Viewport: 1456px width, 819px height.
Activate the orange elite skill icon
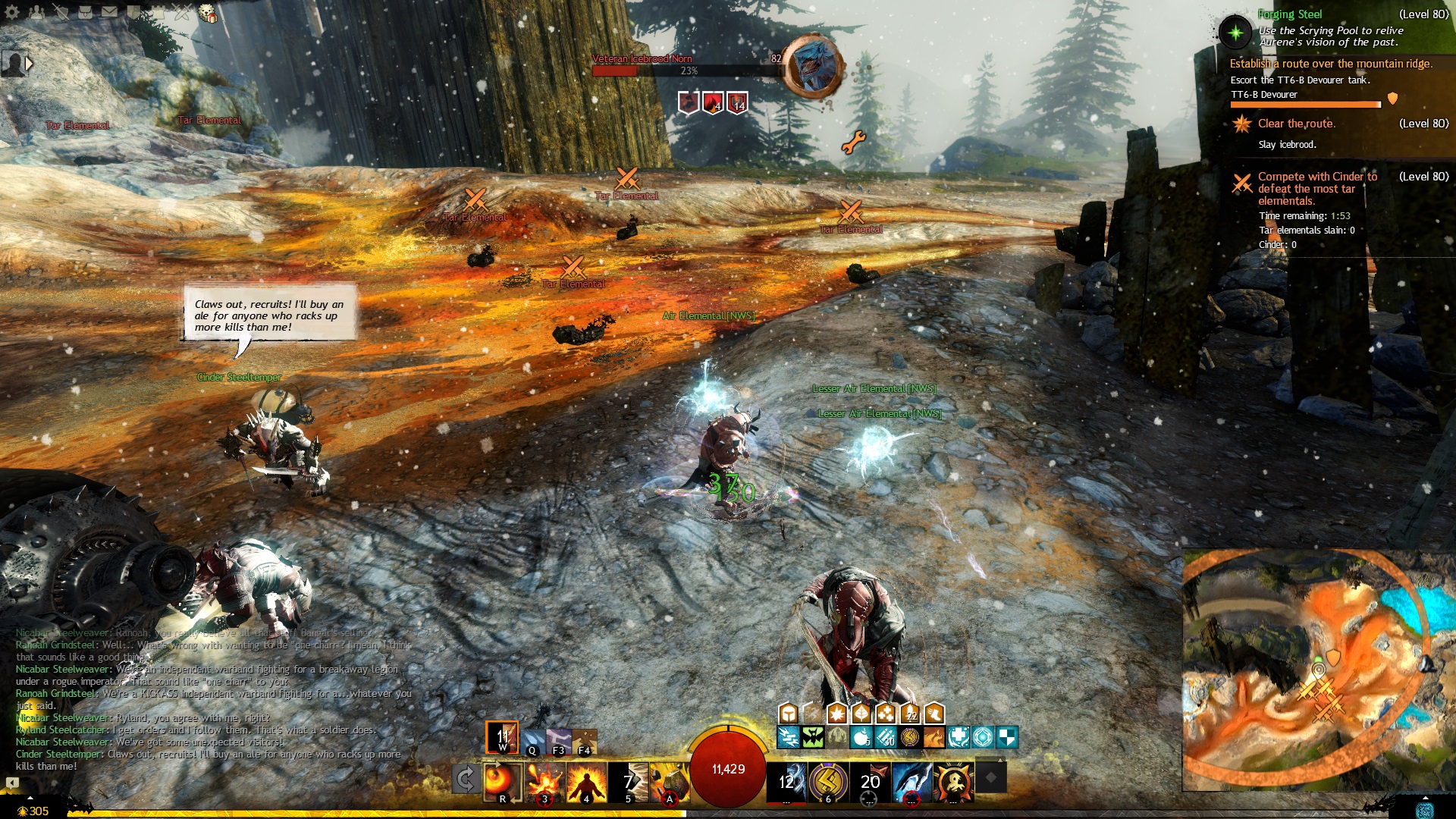(x=953, y=781)
